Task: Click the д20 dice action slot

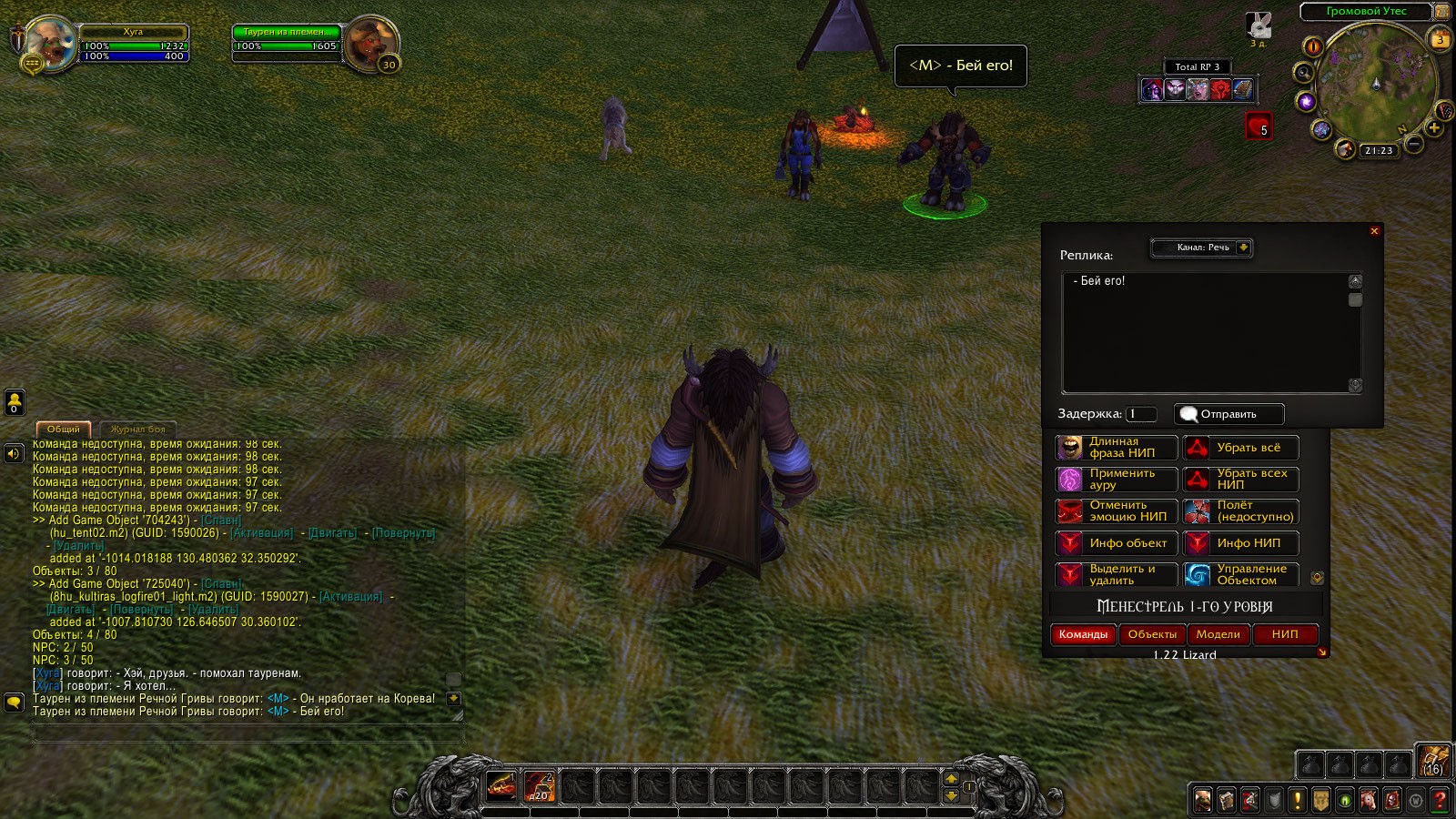Action: [540, 786]
